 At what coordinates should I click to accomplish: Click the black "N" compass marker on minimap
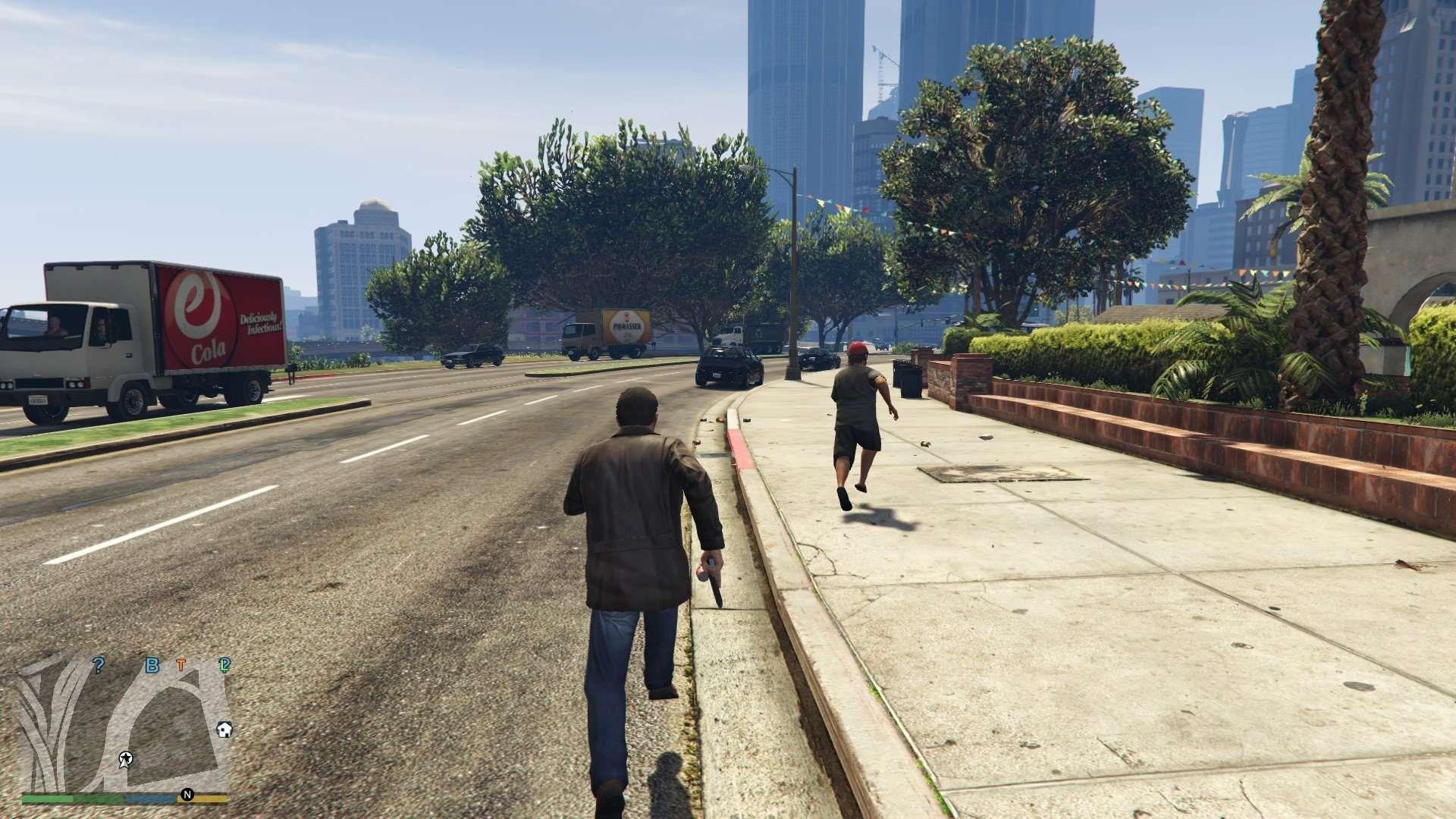click(x=187, y=795)
